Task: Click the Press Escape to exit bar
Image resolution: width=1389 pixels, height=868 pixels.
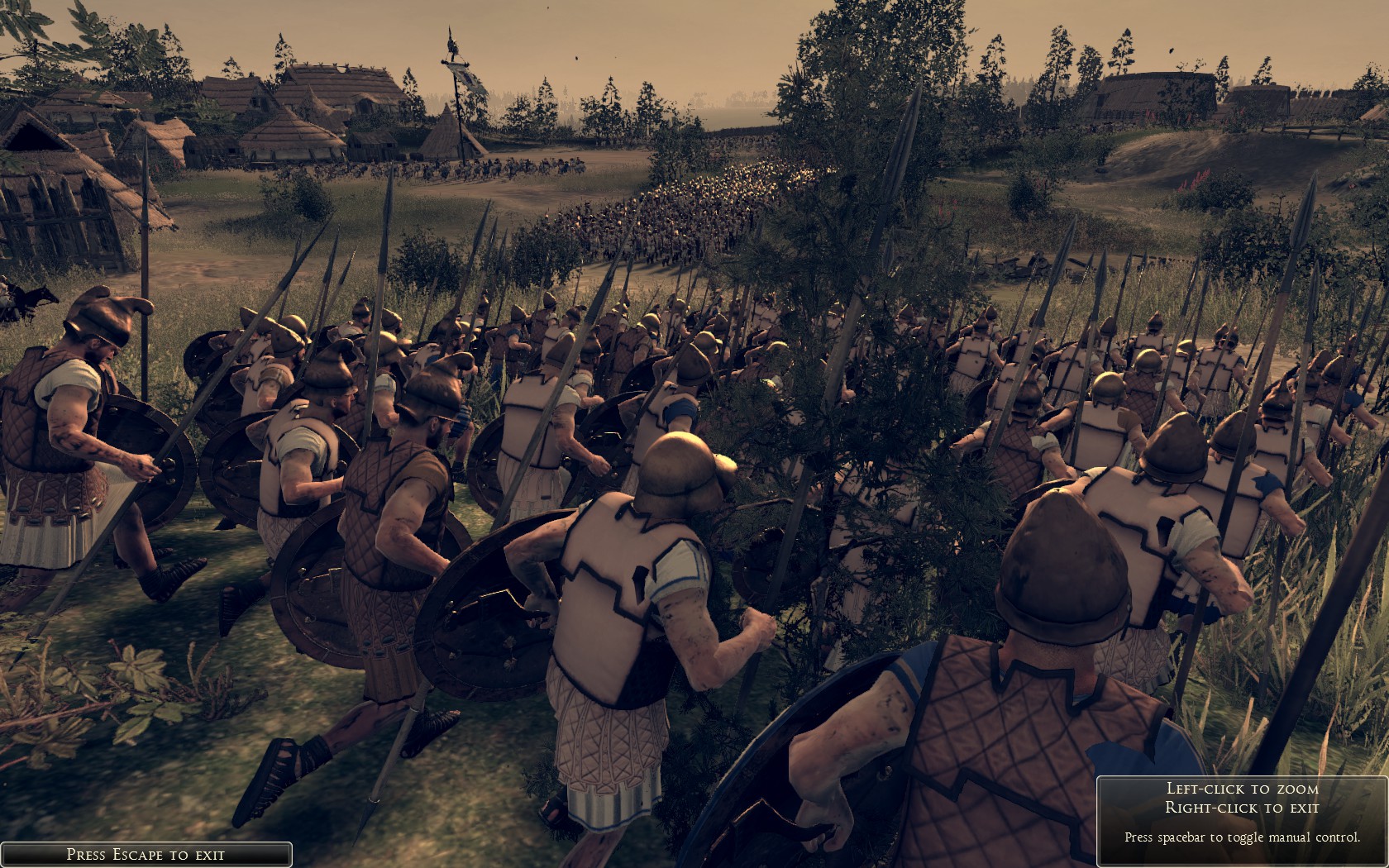Action: (146, 854)
